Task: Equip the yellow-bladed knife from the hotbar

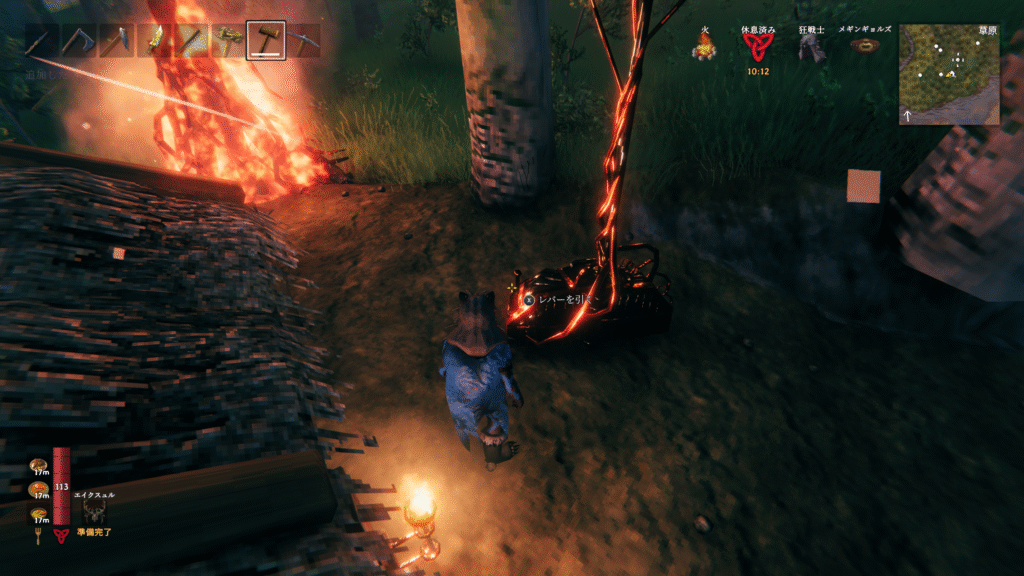Action: point(156,41)
